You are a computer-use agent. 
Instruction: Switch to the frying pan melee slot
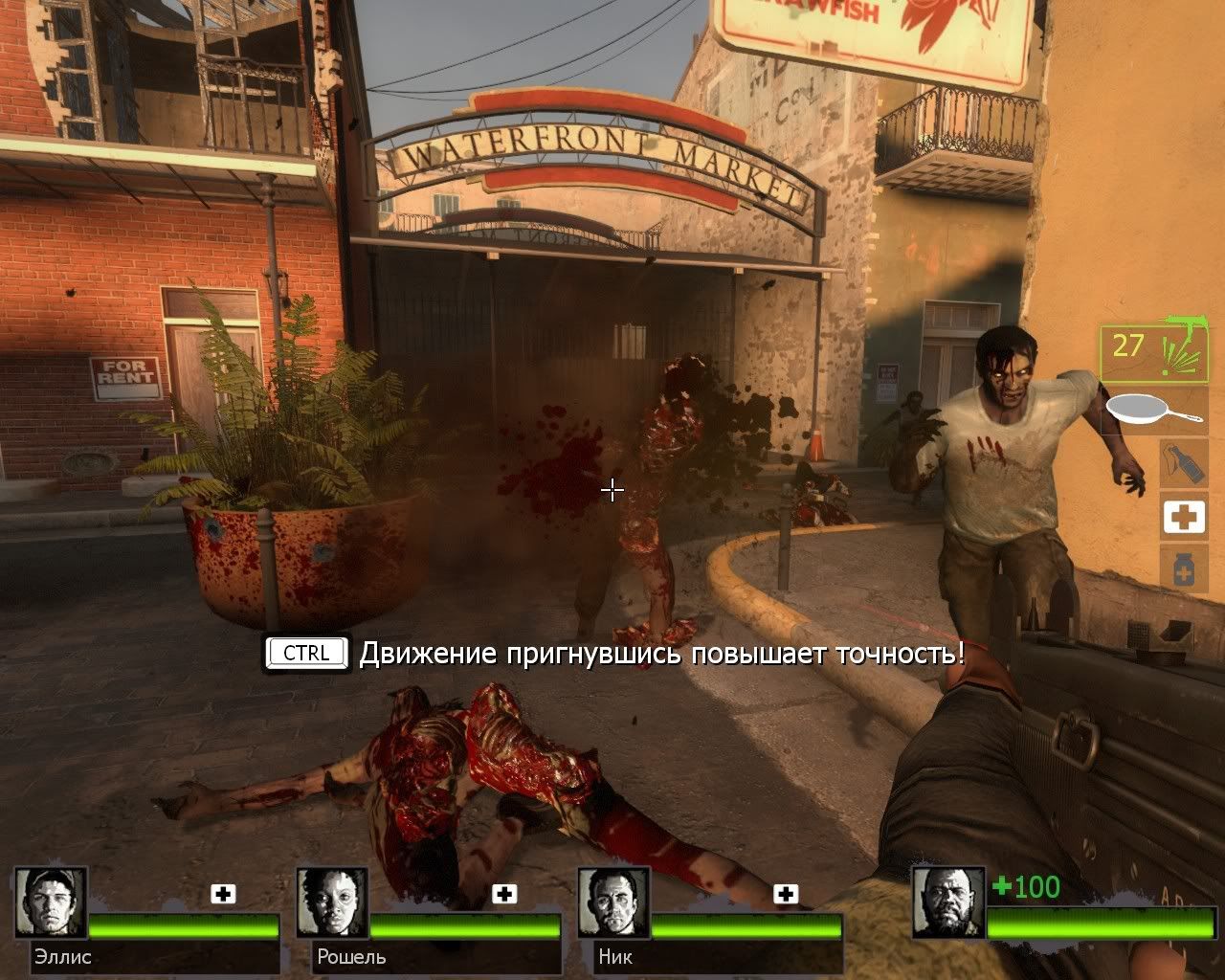pos(1153,412)
